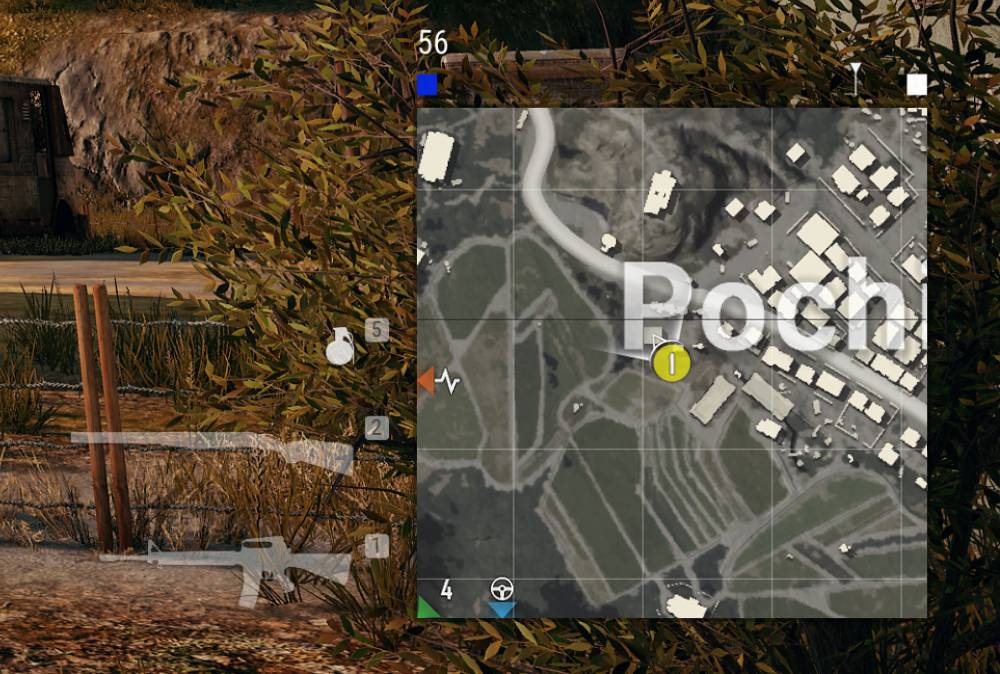Click the yellow player marker on the minimap
Viewport: 1000px width, 674px height.
tap(671, 362)
